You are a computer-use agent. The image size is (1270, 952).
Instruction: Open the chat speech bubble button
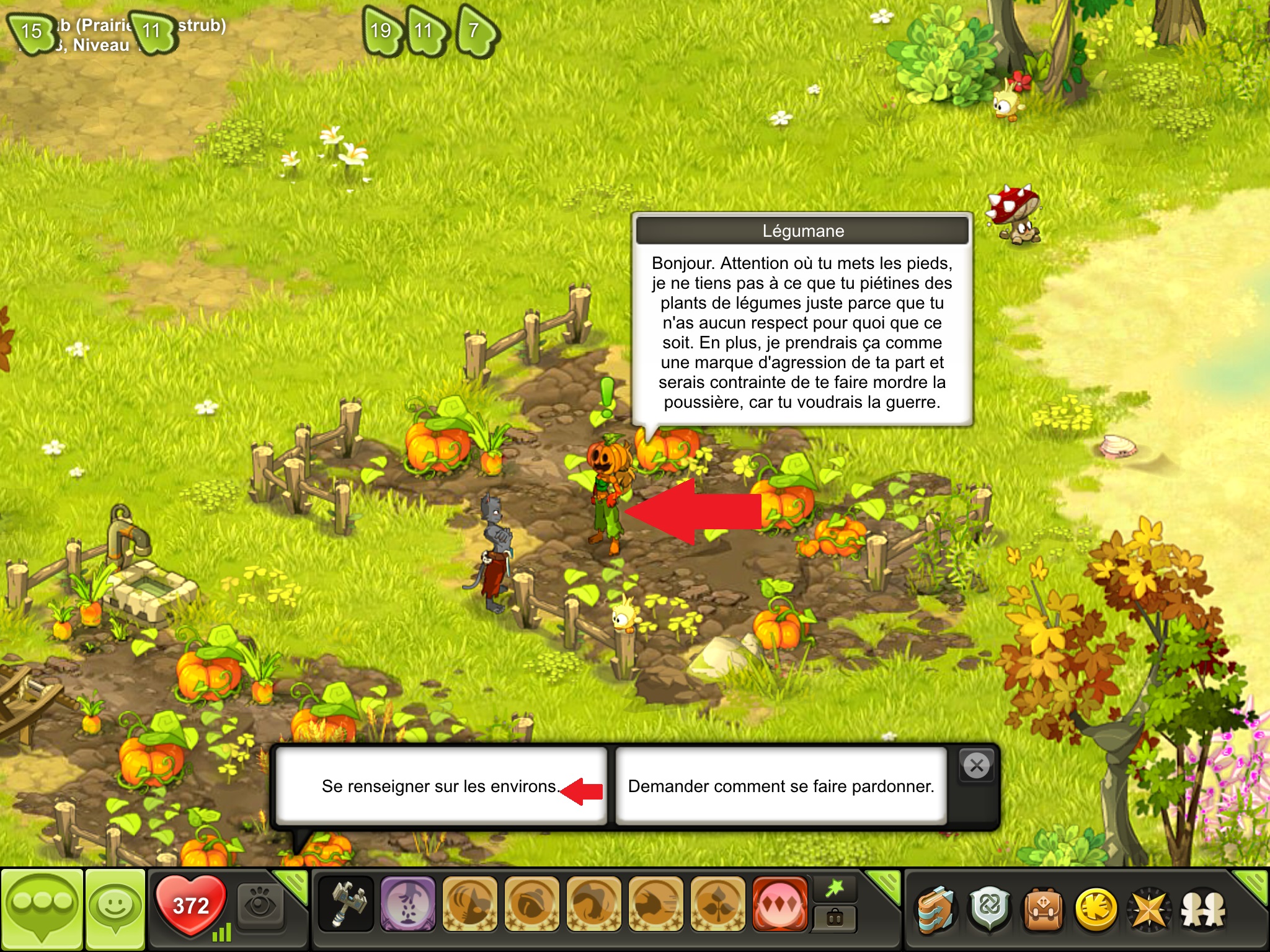42,909
